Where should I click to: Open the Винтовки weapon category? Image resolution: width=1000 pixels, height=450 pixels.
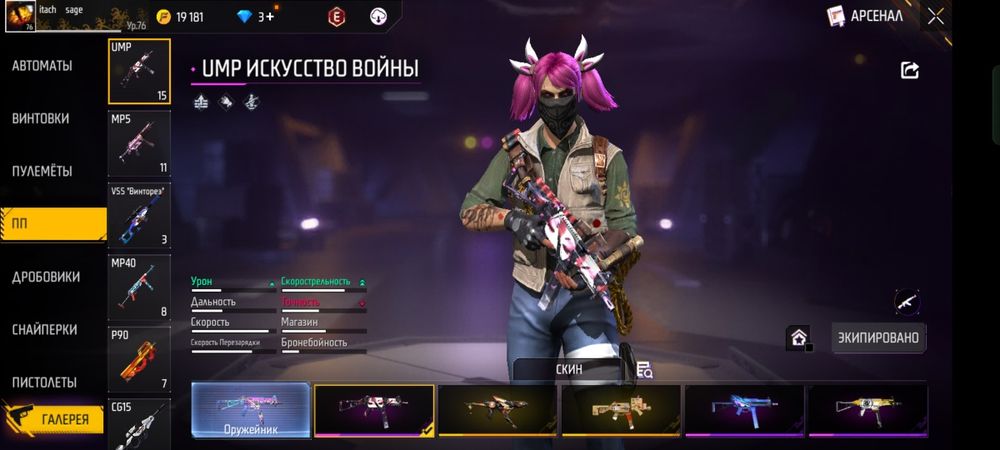point(41,118)
